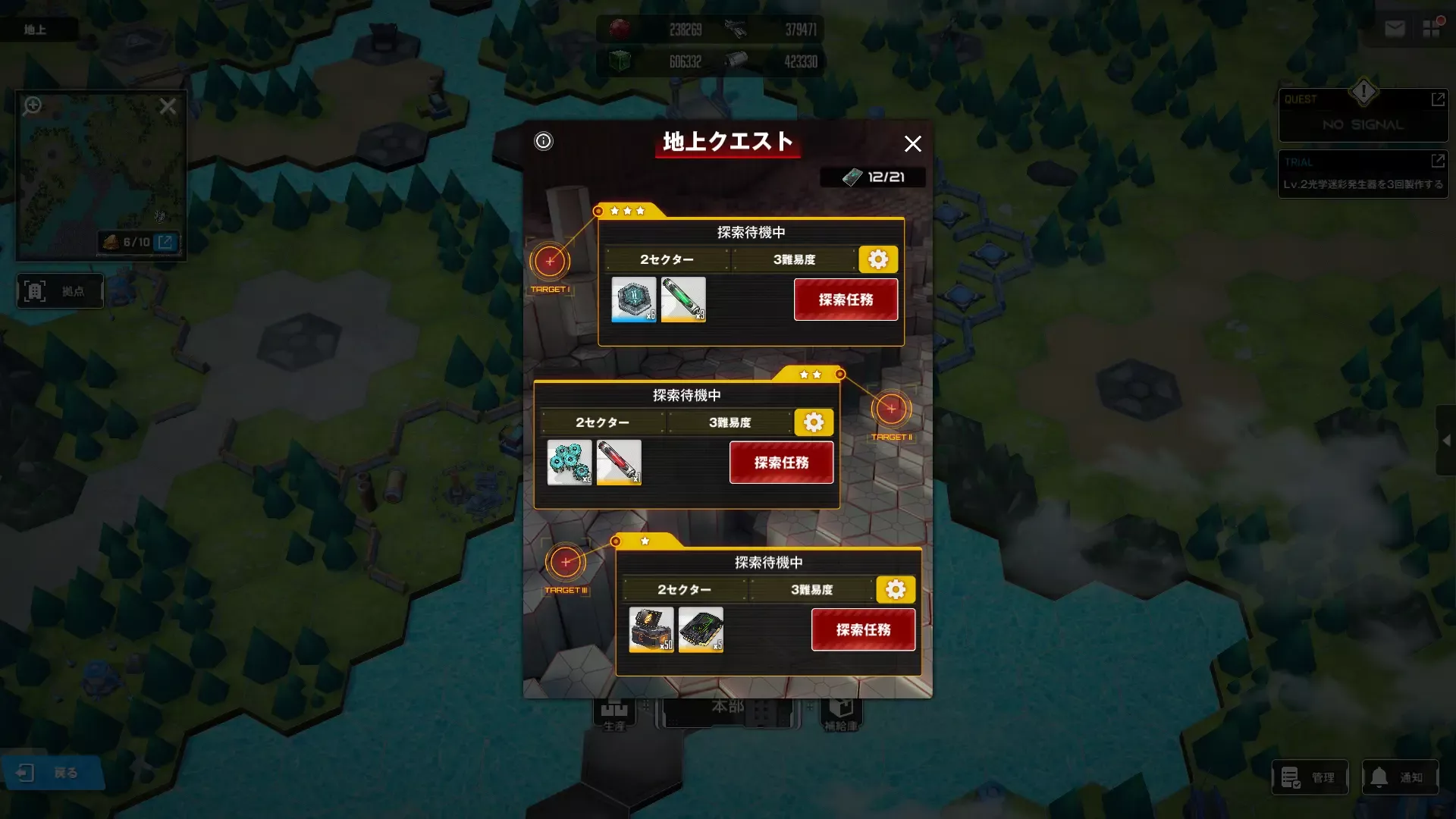Start 探索任務 on the three-star quest
The width and height of the screenshot is (1456, 819).
point(846,300)
